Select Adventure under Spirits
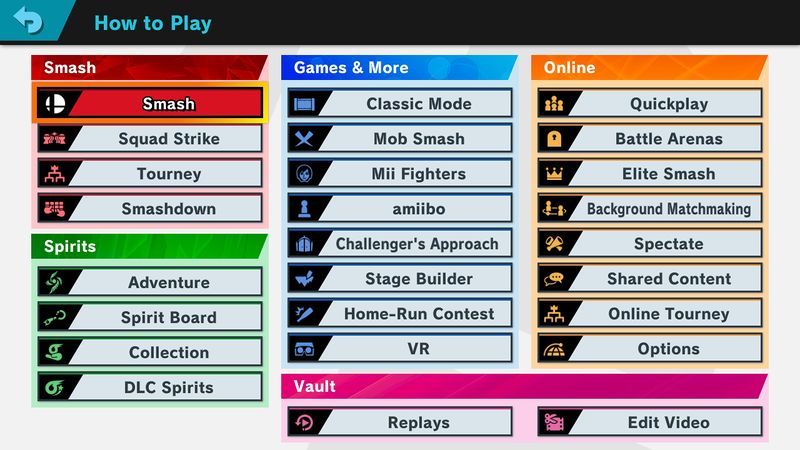 tap(150, 283)
